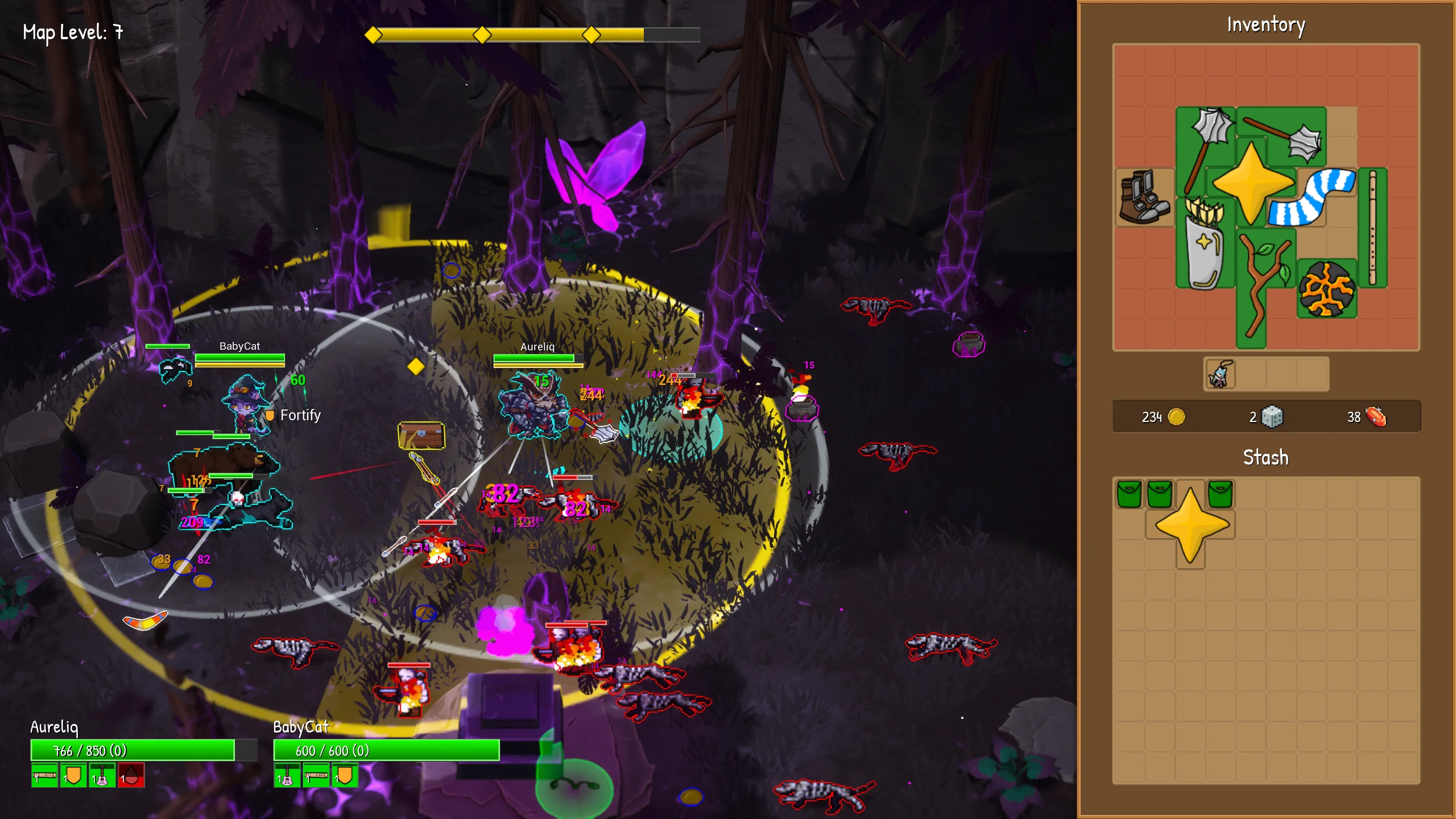This screenshot has width=1456, height=819.
Task: Click the cat pet slot below the inventory
Action: [1219, 375]
